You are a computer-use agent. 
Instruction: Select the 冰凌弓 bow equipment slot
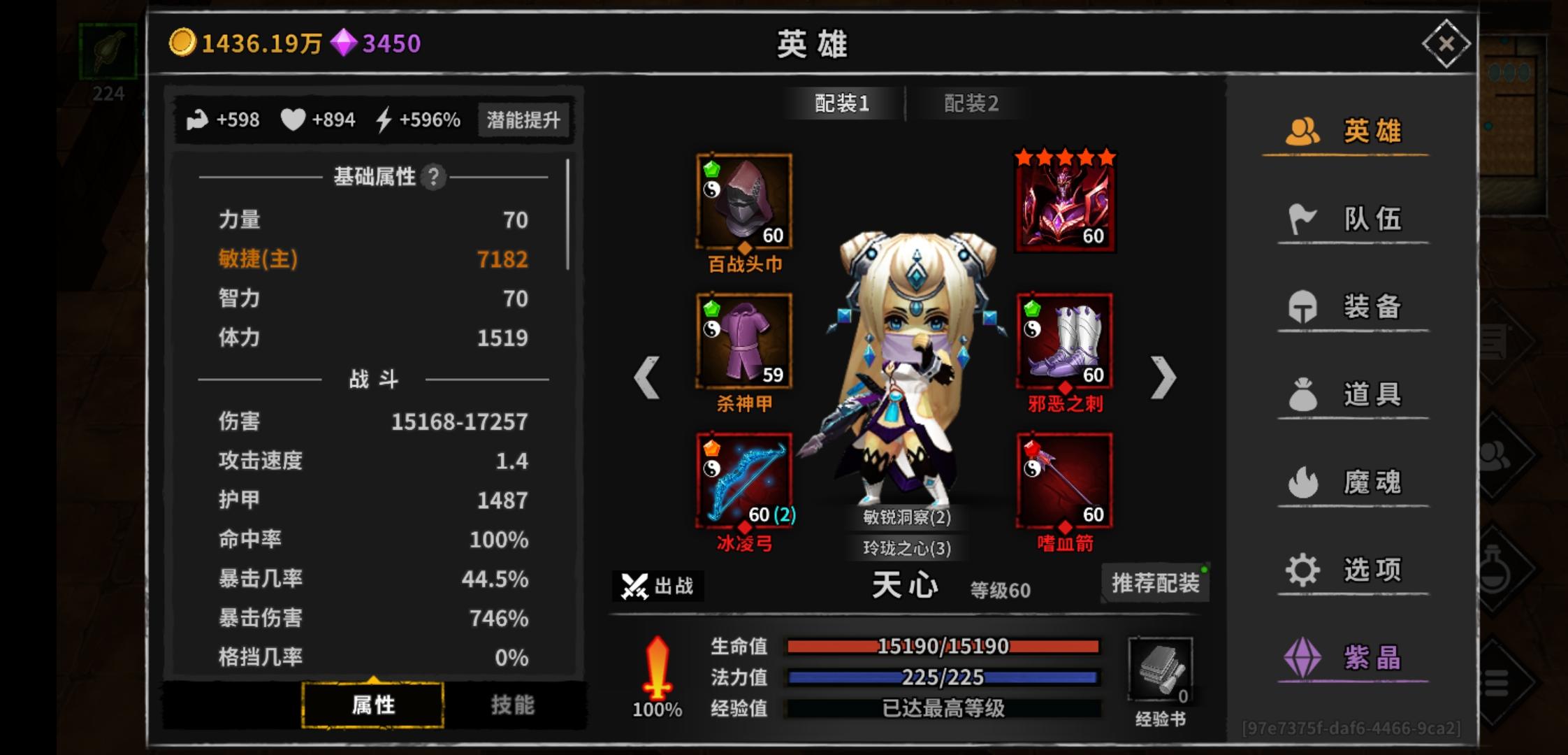tap(743, 479)
